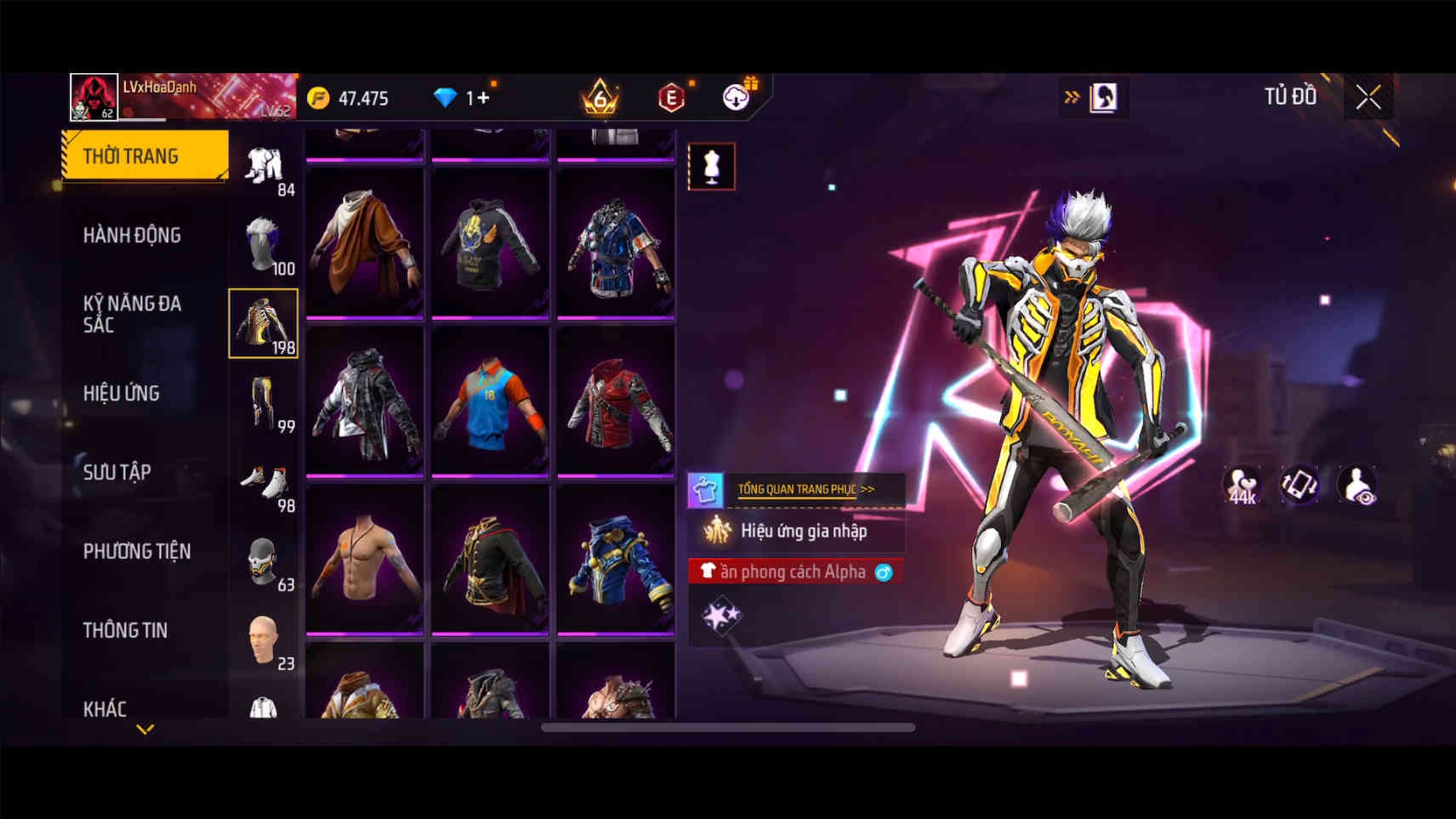Switch to the Hành Động tab
The height and width of the screenshot is (819, 1456).
click(132, 235)
